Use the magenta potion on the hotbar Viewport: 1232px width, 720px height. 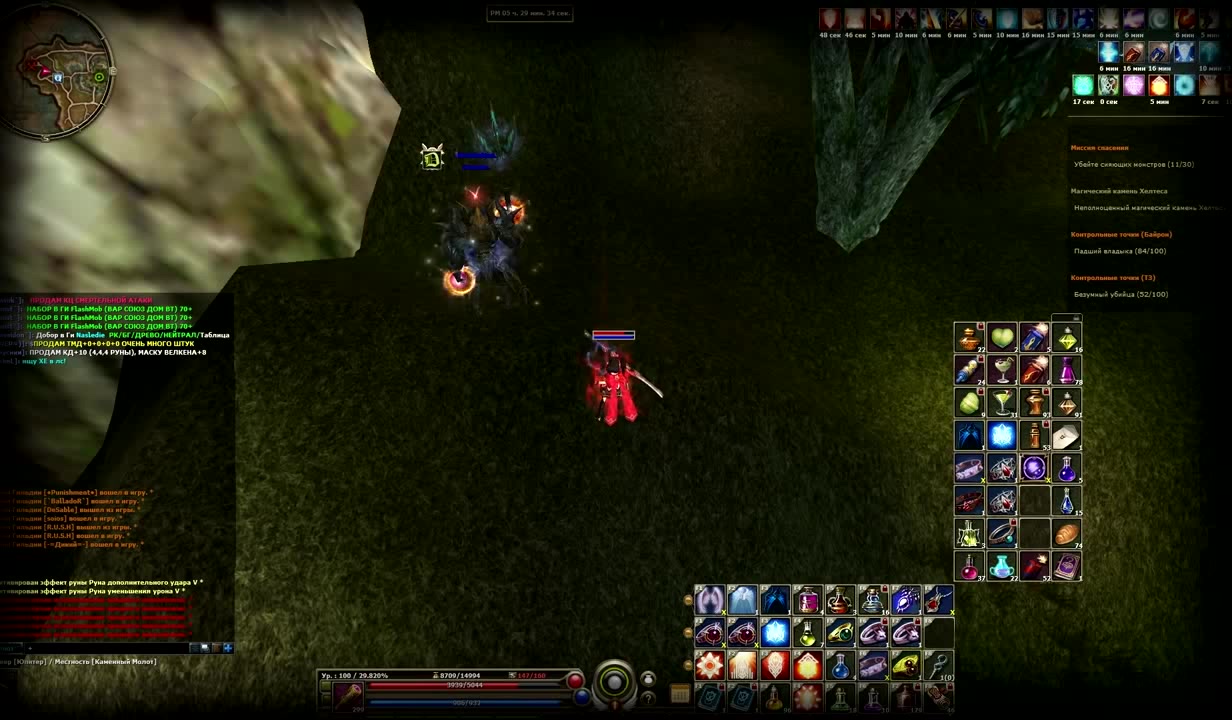[x=807, y=600]
